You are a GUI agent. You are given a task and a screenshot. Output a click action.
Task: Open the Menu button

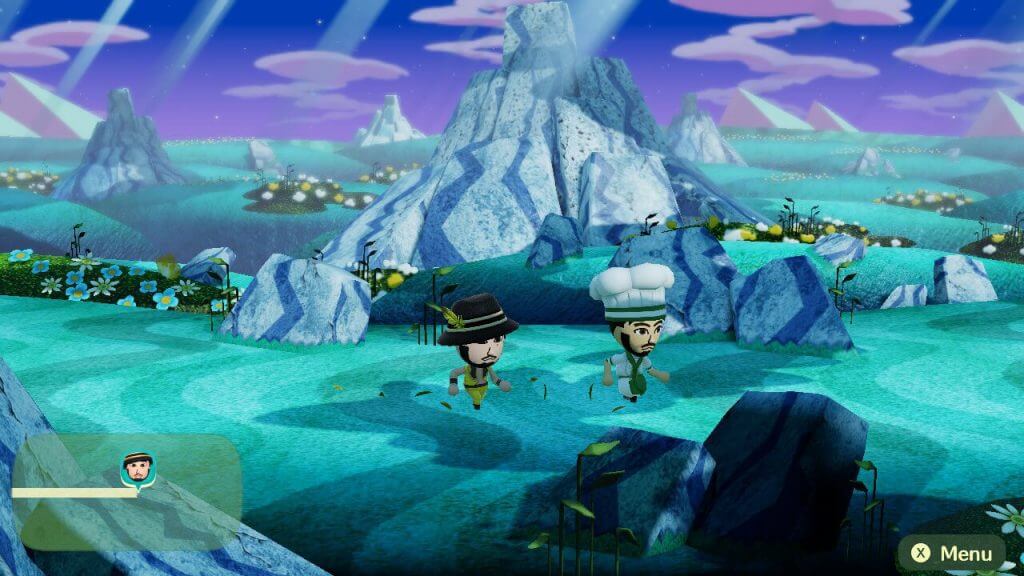(x=951, y=553)
